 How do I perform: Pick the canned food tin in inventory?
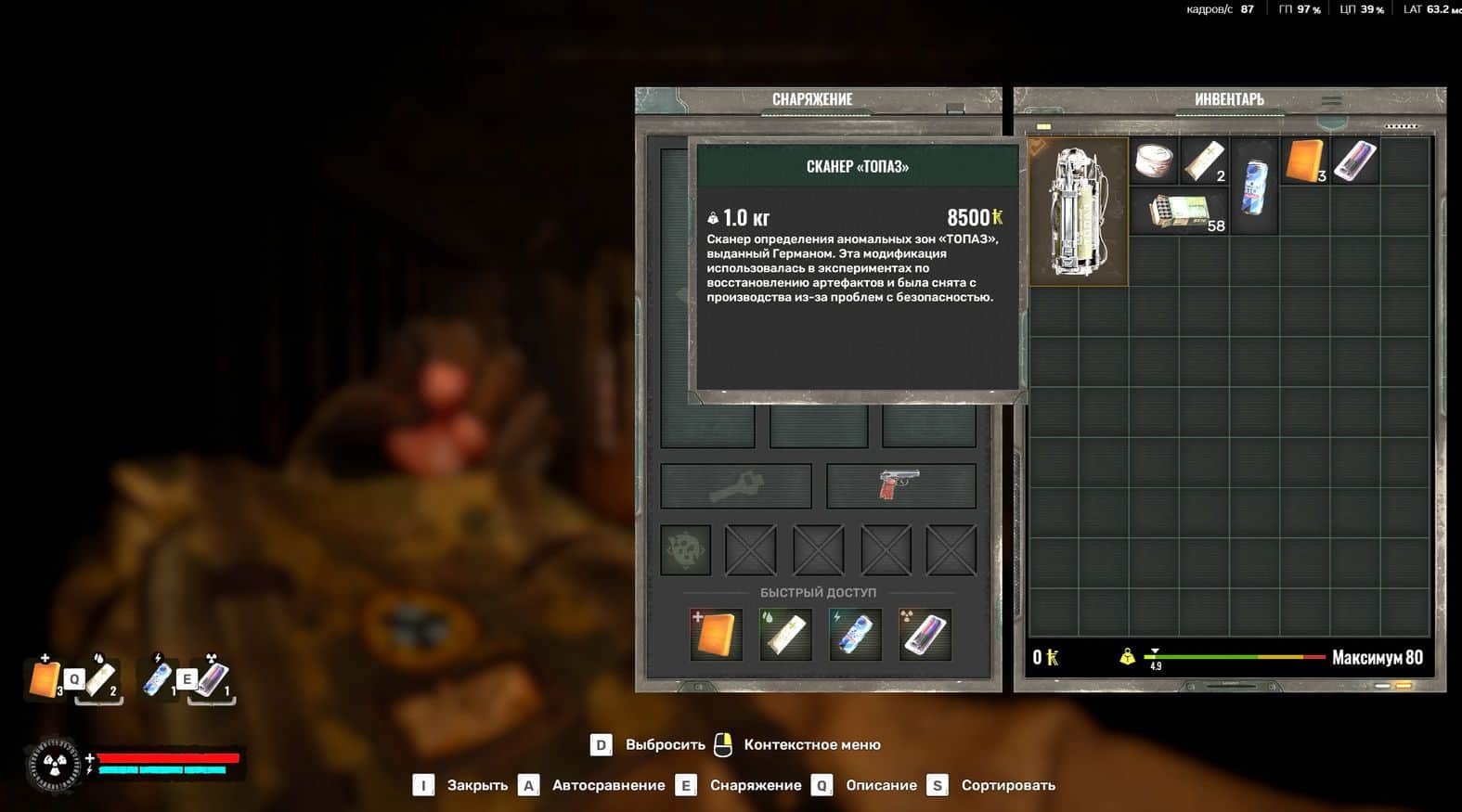(x=1154, y=161)
